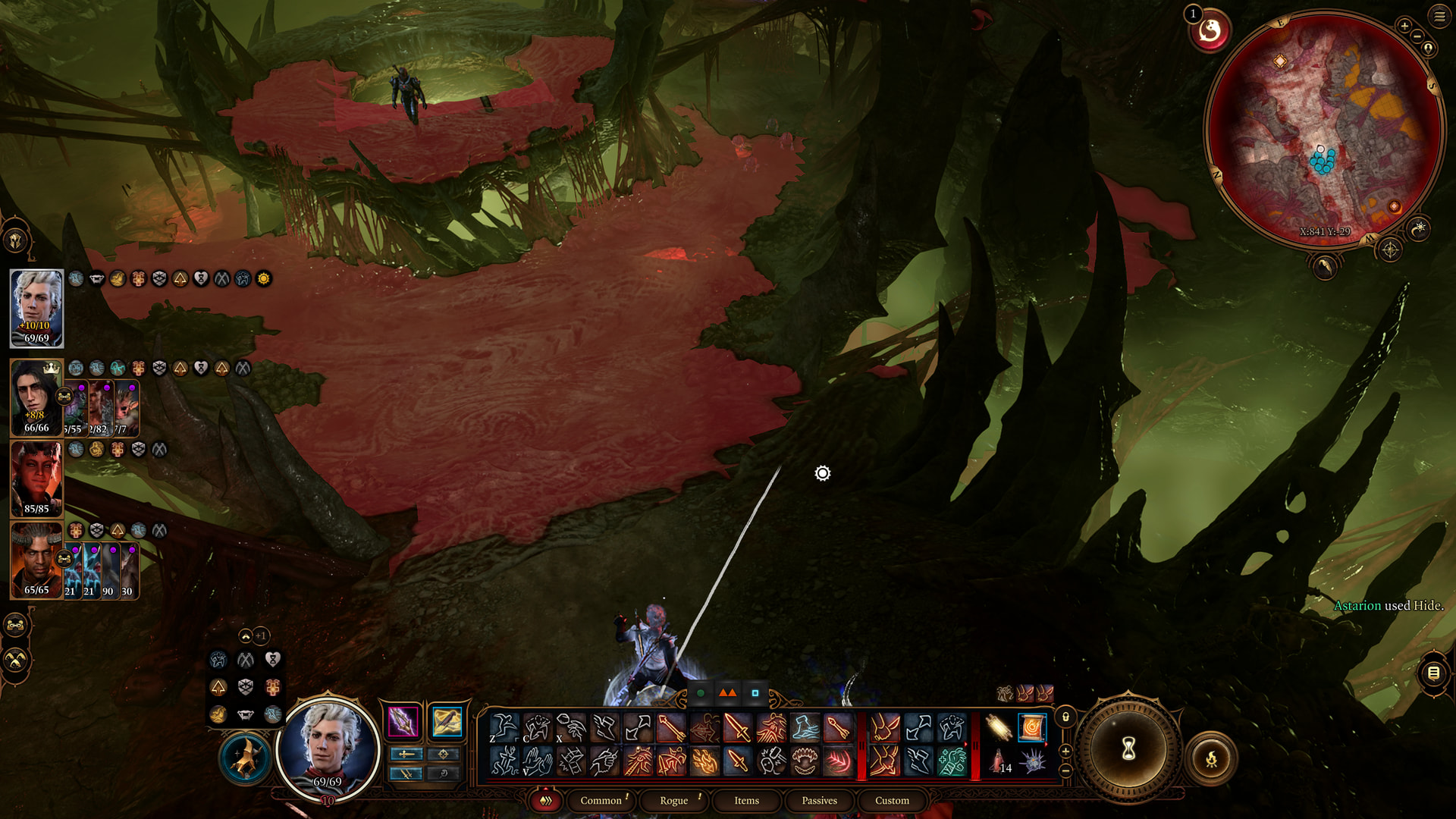Click the red inspiration point icon

1210,31
